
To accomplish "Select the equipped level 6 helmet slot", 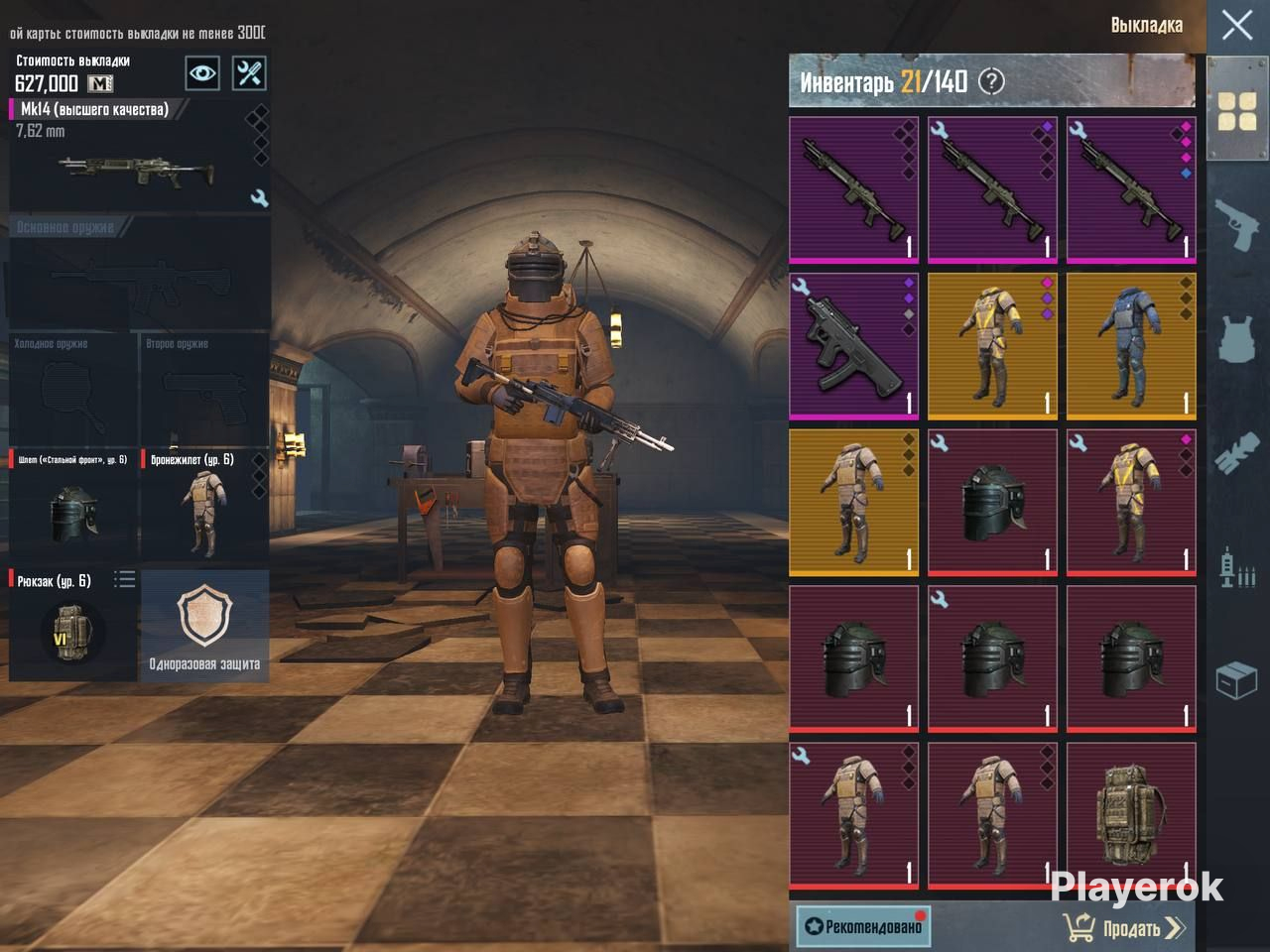I will click(73, 506).
